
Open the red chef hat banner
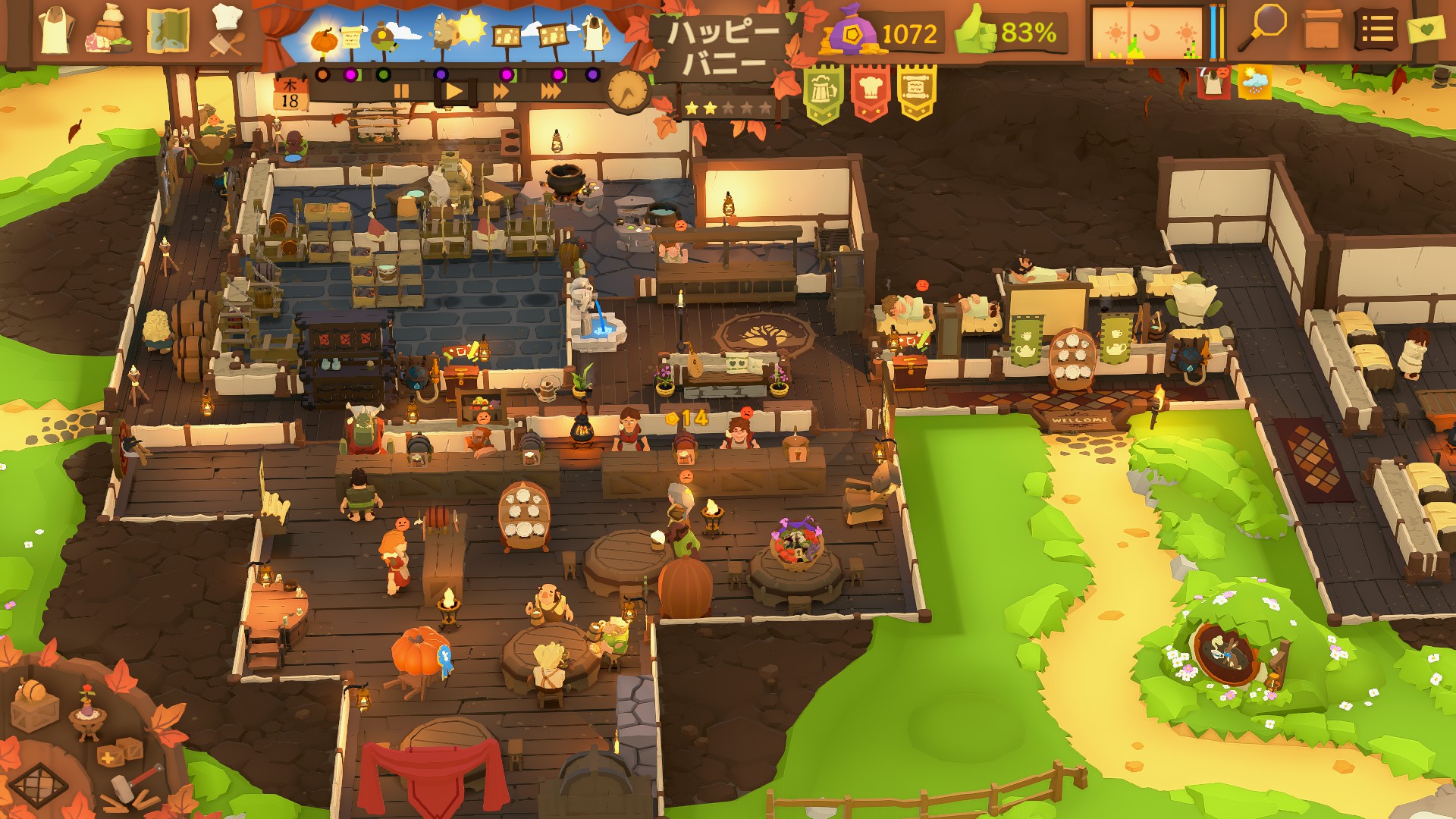(870, 93)
